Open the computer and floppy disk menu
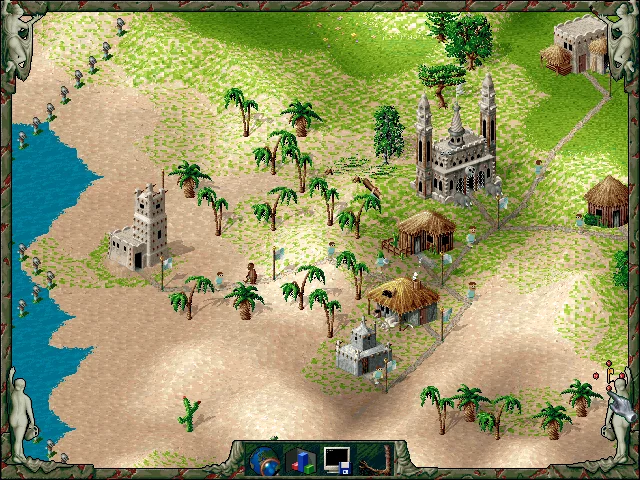This screenshot has height=480, width=640. 337,460
